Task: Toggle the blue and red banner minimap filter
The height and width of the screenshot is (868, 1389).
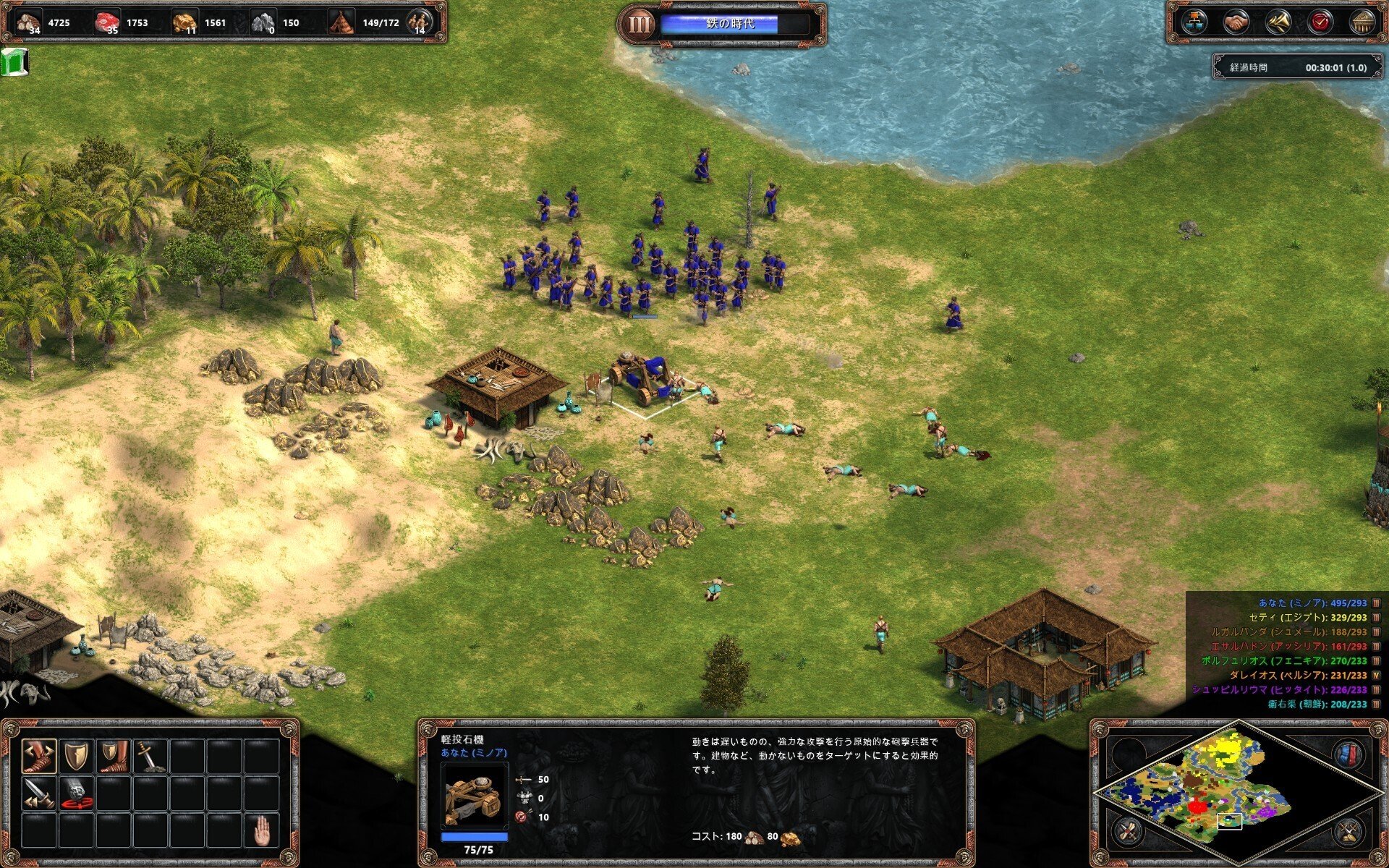Action: (x=1346, y=754)
